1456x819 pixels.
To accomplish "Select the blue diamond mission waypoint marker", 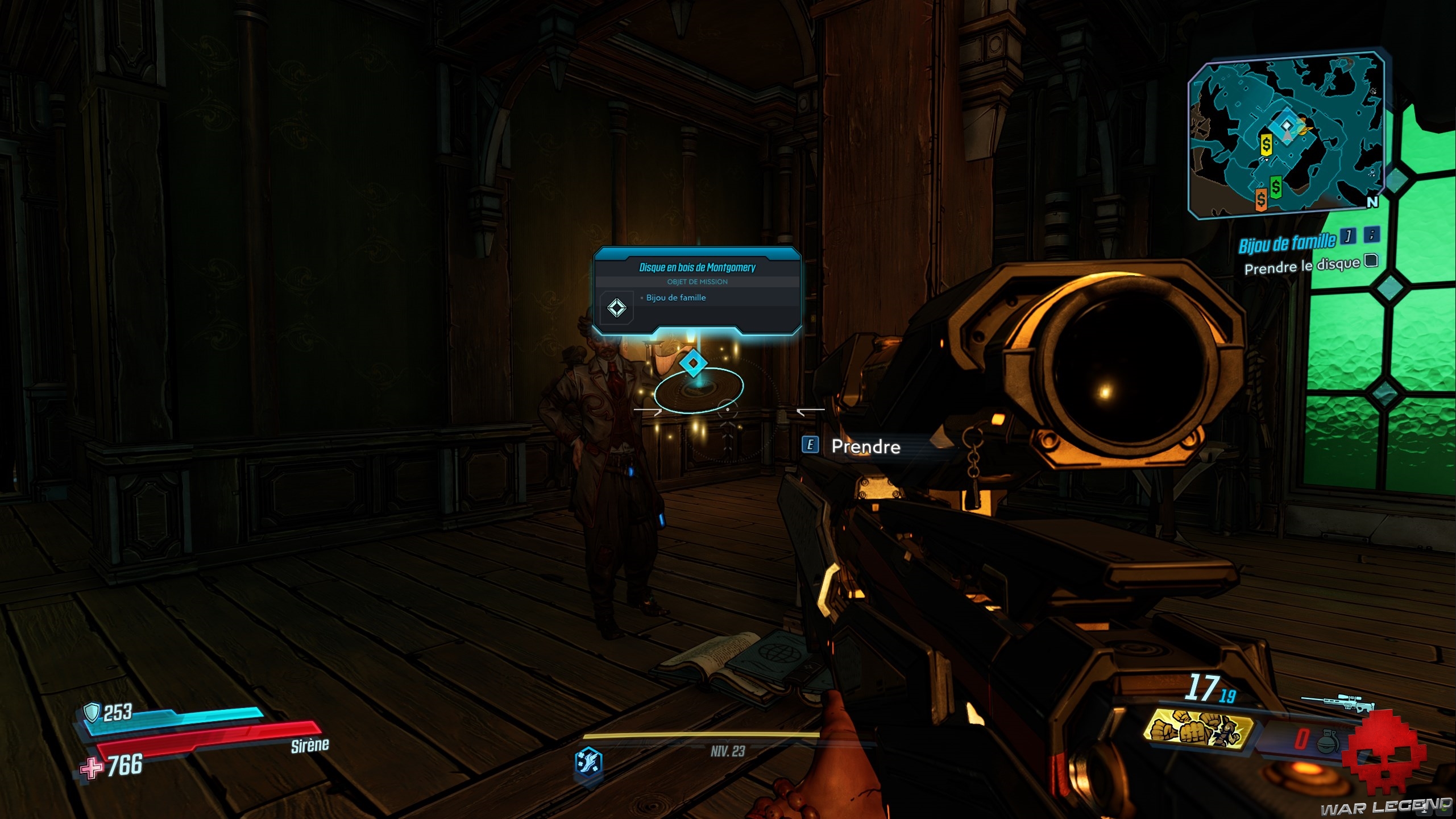I will 694,362.
